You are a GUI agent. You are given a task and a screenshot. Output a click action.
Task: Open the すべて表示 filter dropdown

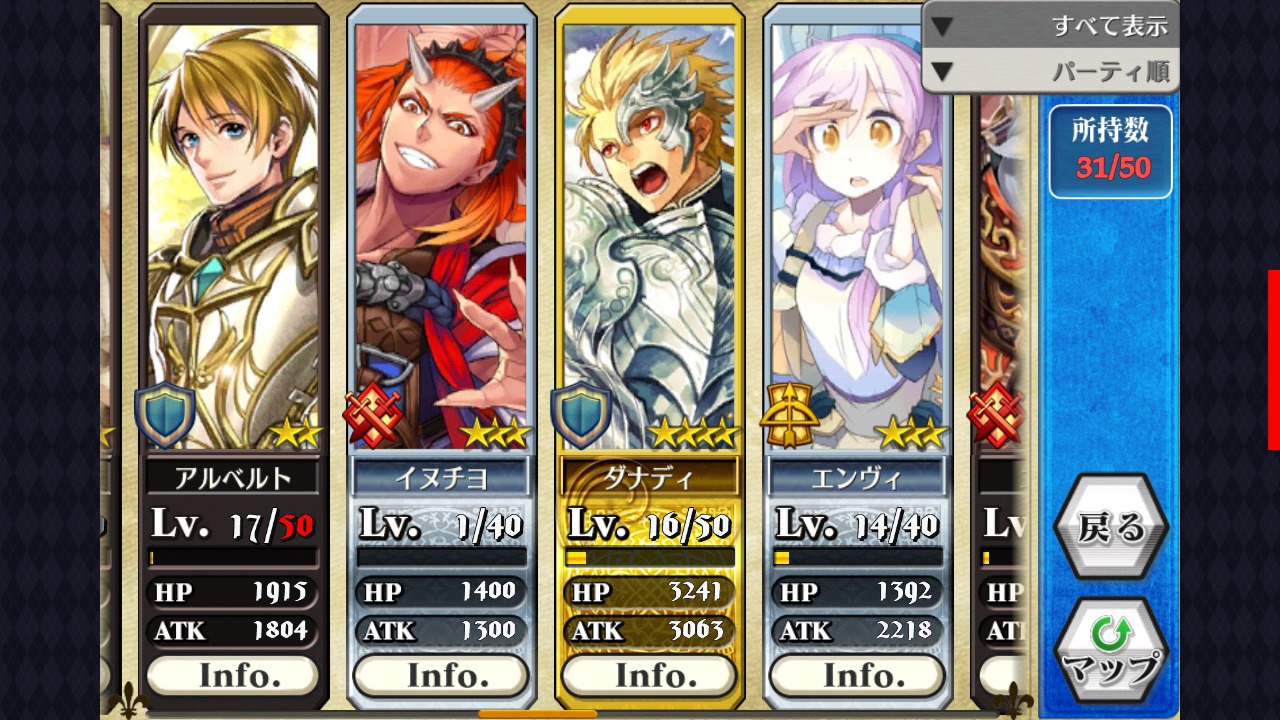point(1050,26)
